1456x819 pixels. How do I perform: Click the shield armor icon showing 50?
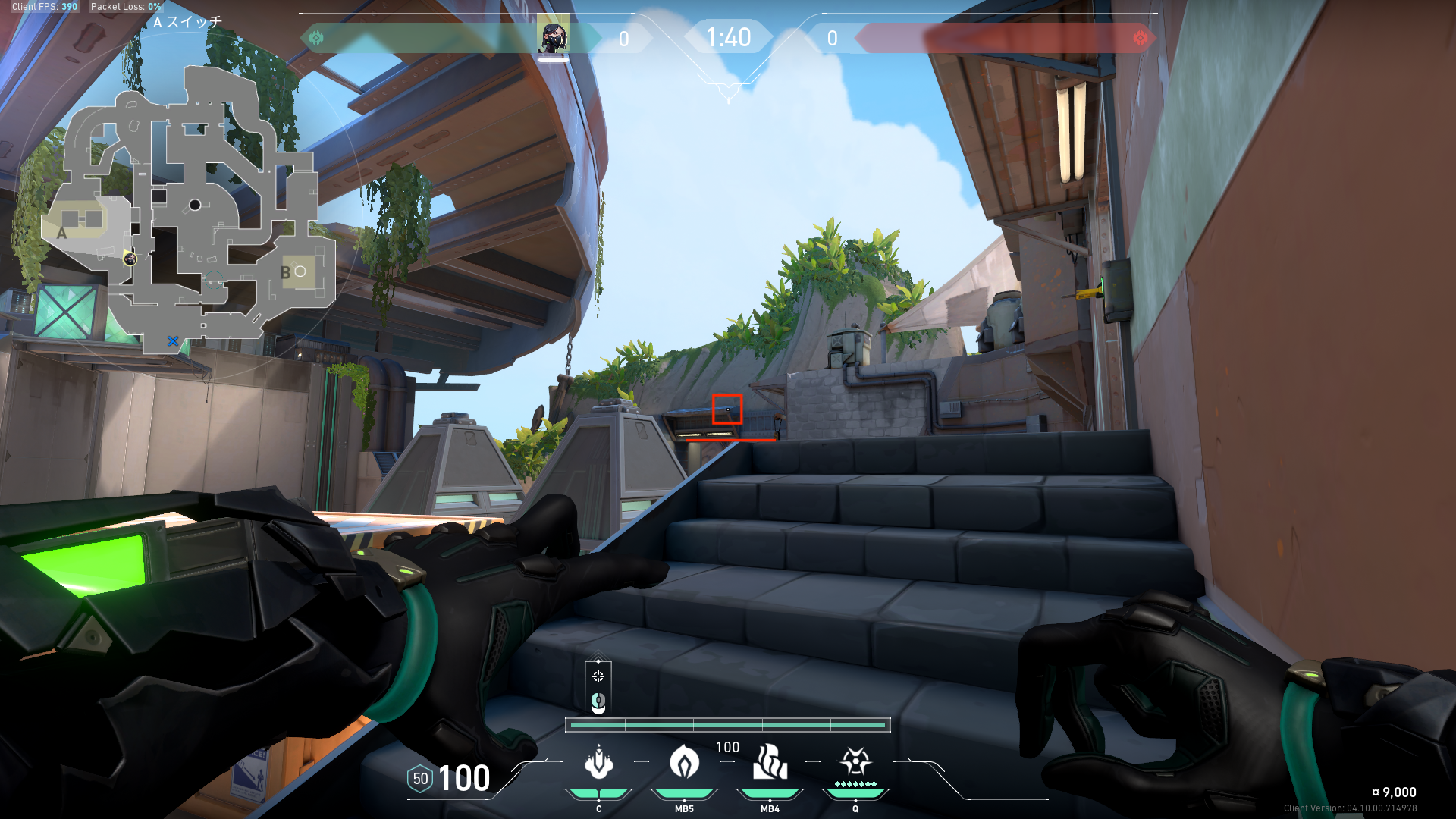coord(420,779)
